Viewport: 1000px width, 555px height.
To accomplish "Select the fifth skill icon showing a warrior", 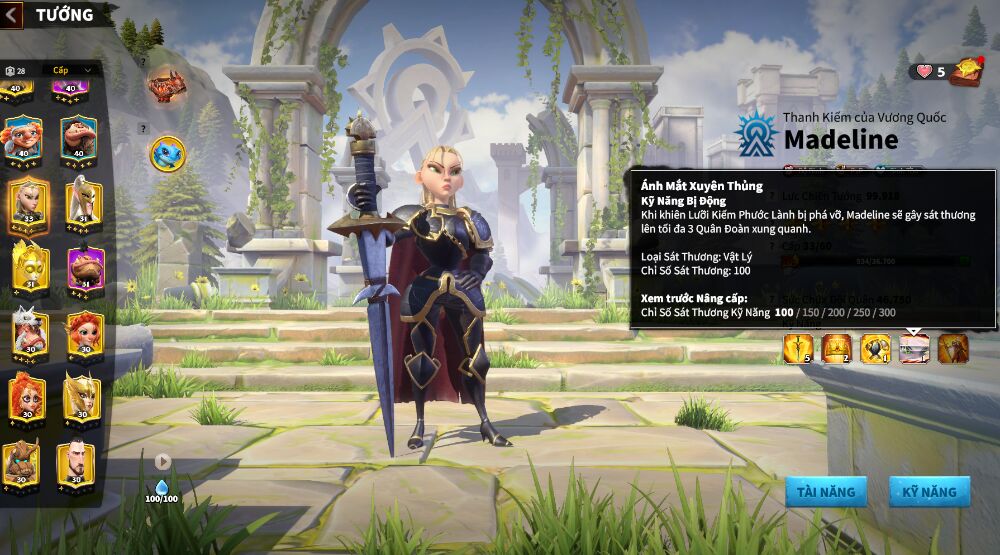I will [953, 348].
